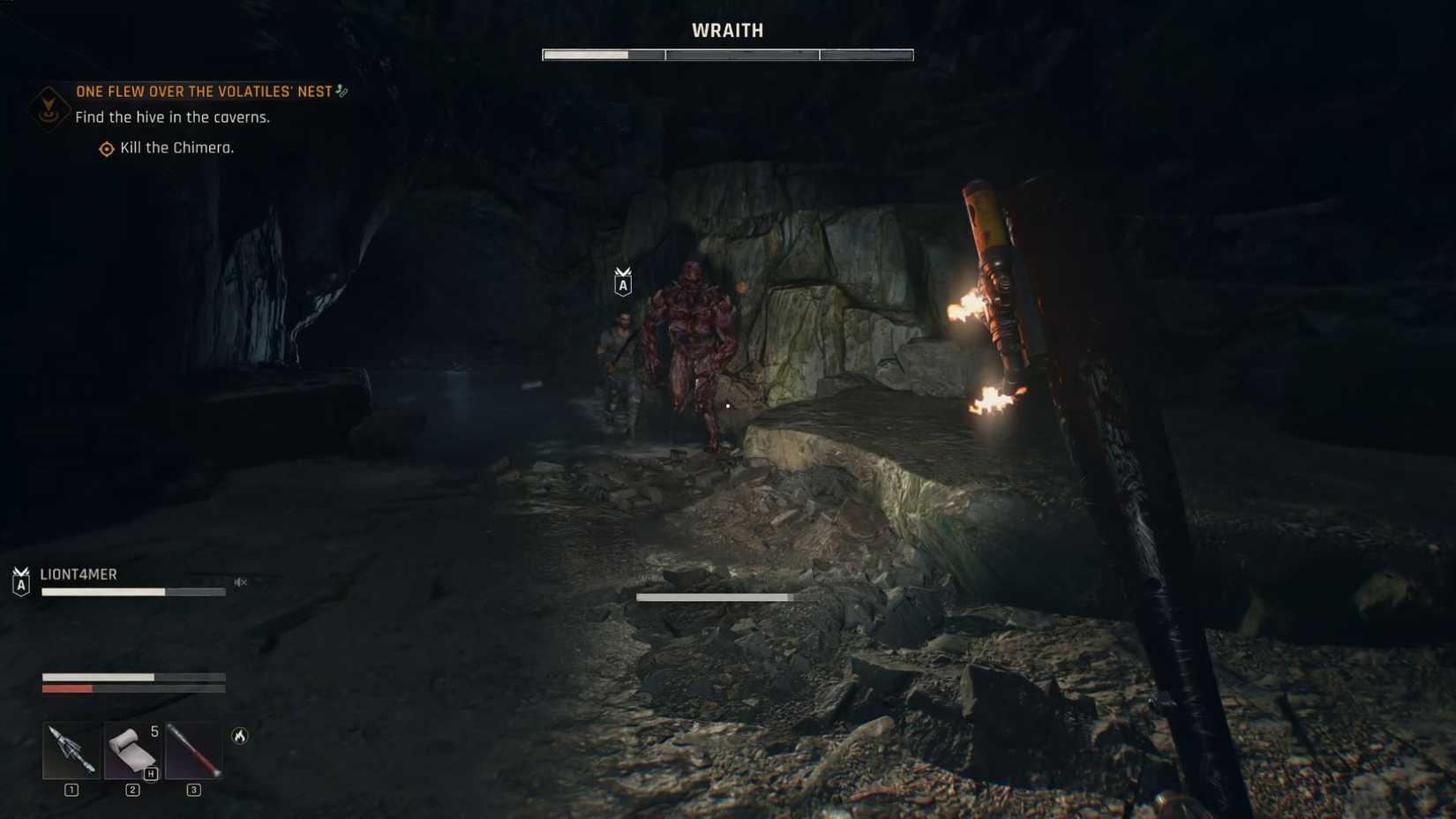The image size is (1456, 819).
Task: Toggle the crown emblem above the player nameplate
Action: [19, 568]
